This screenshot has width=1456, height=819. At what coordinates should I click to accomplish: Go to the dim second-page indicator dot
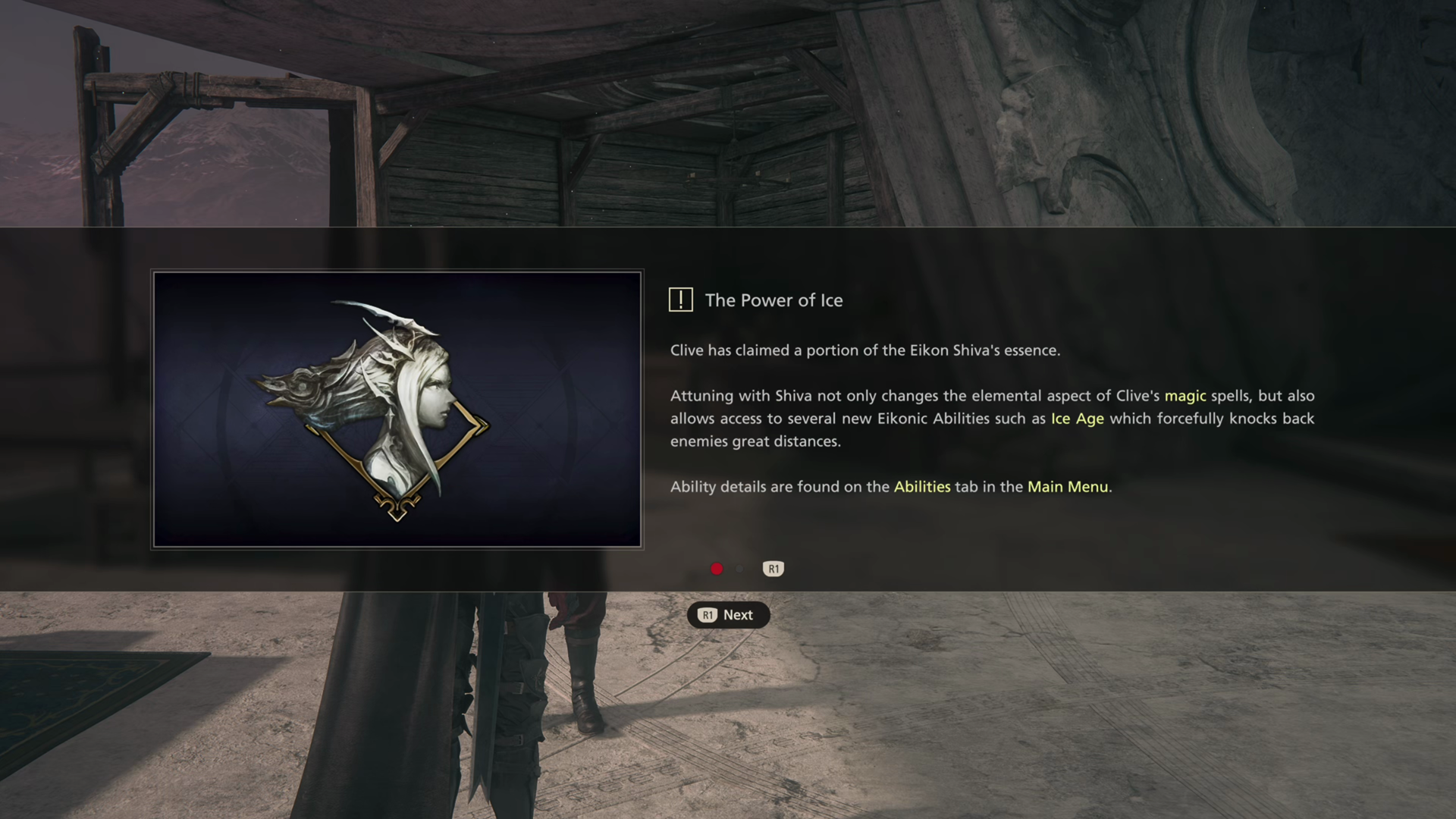pyautogui.click(x=740, y=569)
